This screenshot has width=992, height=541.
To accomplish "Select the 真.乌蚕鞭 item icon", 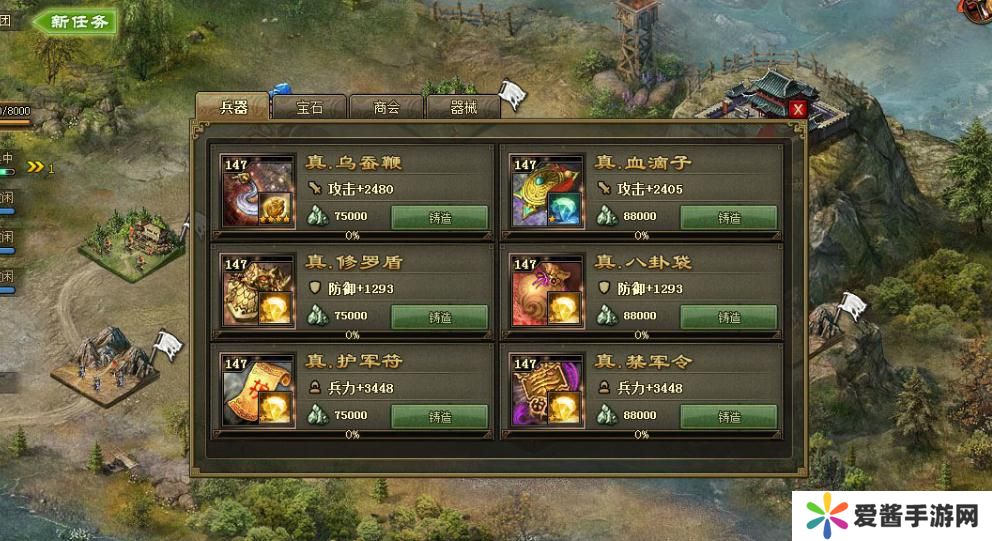I will pyautogui.click(x=259, y=192).
